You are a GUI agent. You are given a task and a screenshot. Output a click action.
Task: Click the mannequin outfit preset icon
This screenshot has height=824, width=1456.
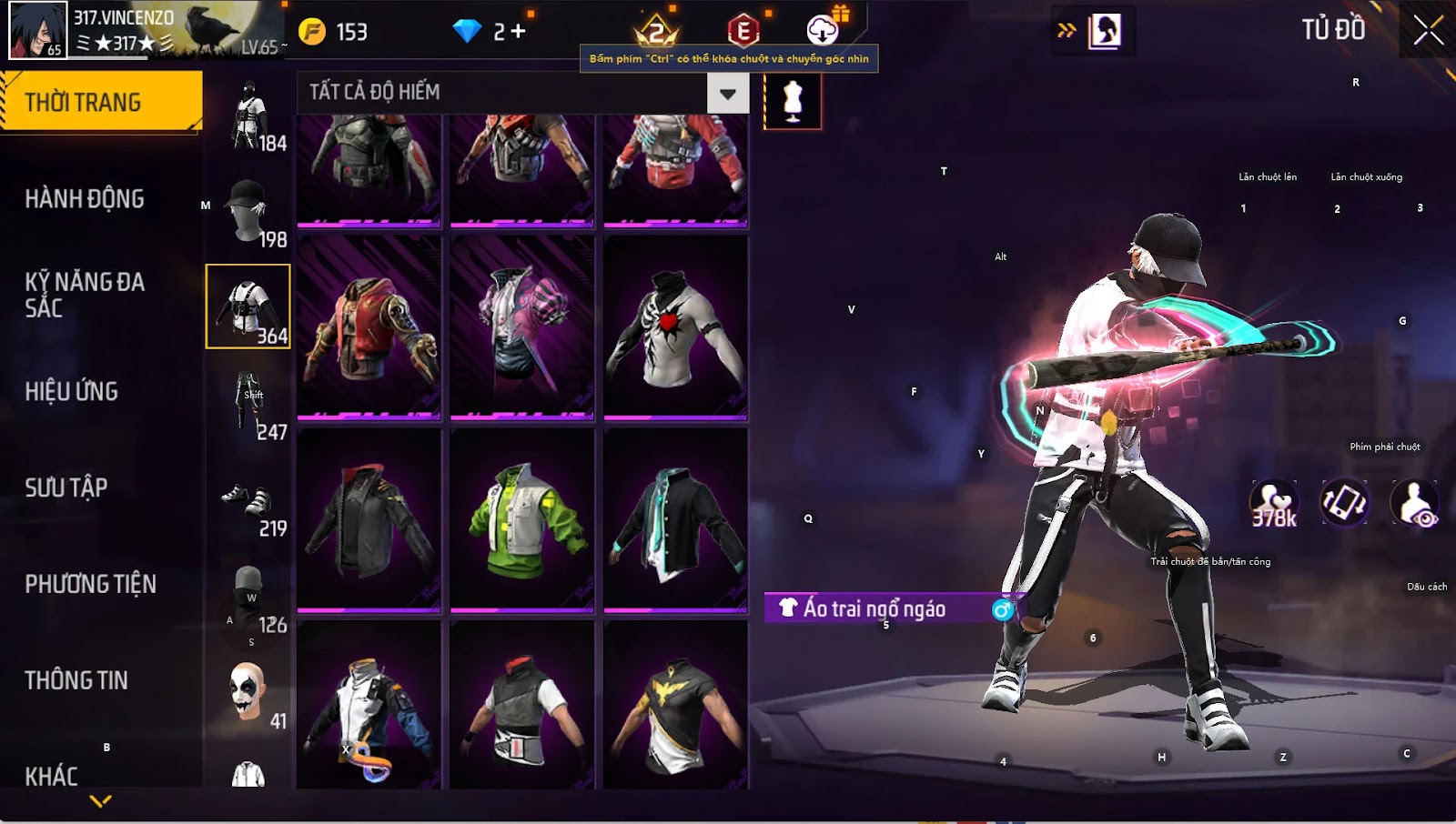click(793, 99)
